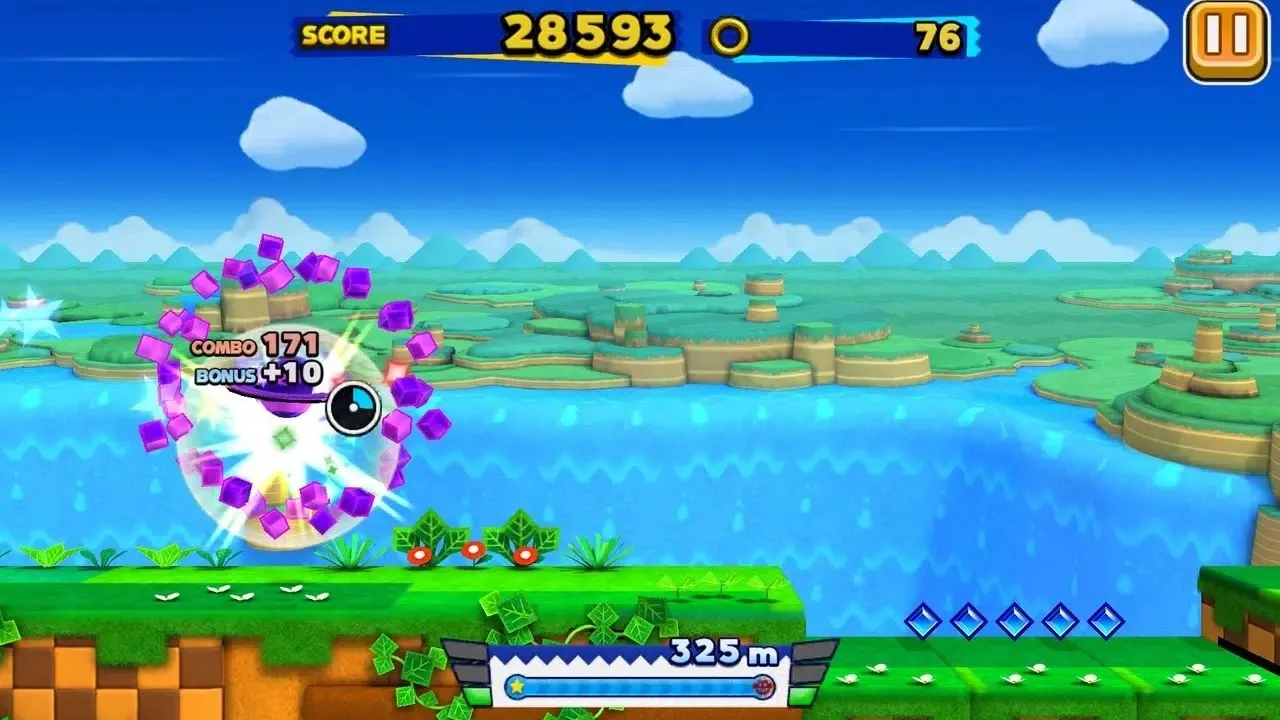Click the yellow star on the progress bar
Viewport: 1280px width, 720px height.
point(519,686)
